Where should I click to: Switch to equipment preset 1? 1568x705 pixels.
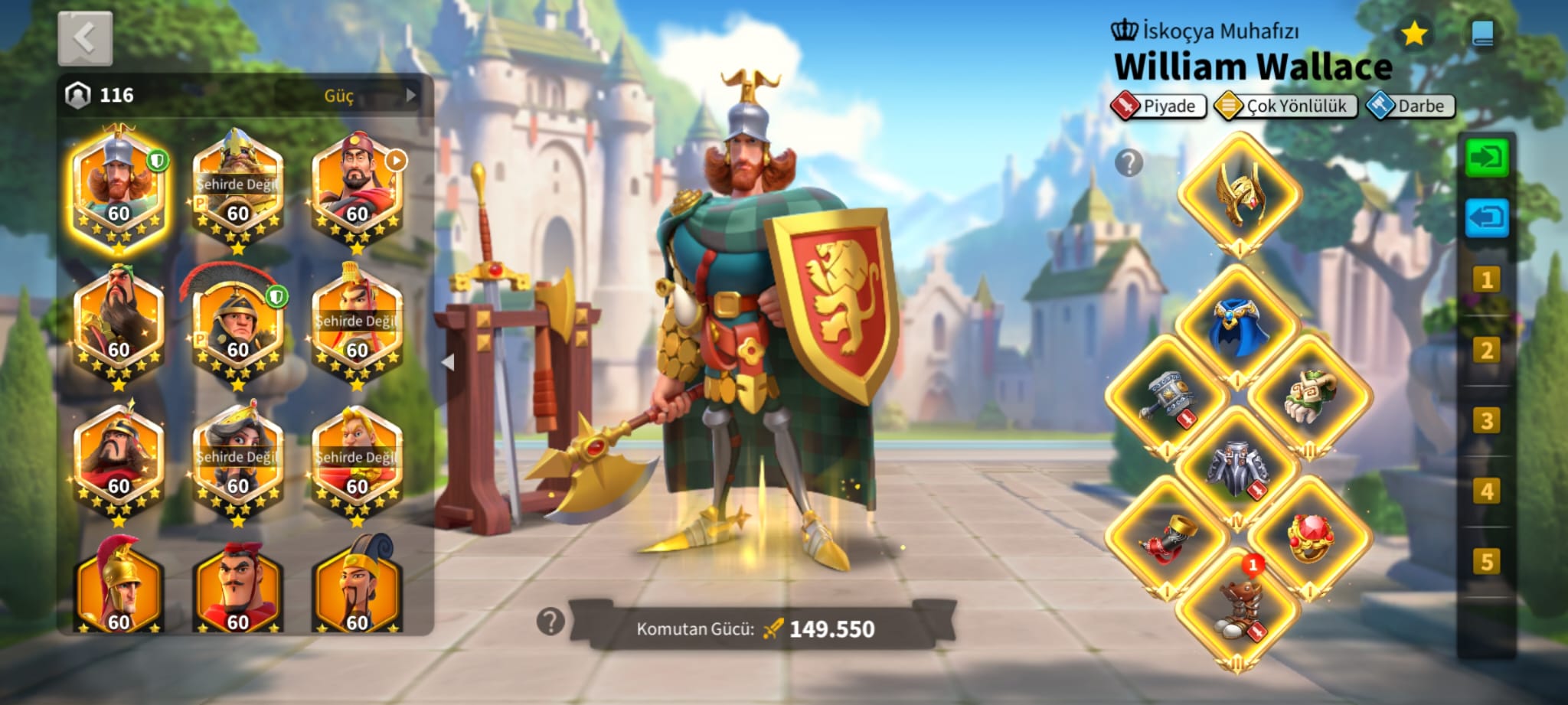tap(1486, 280)
